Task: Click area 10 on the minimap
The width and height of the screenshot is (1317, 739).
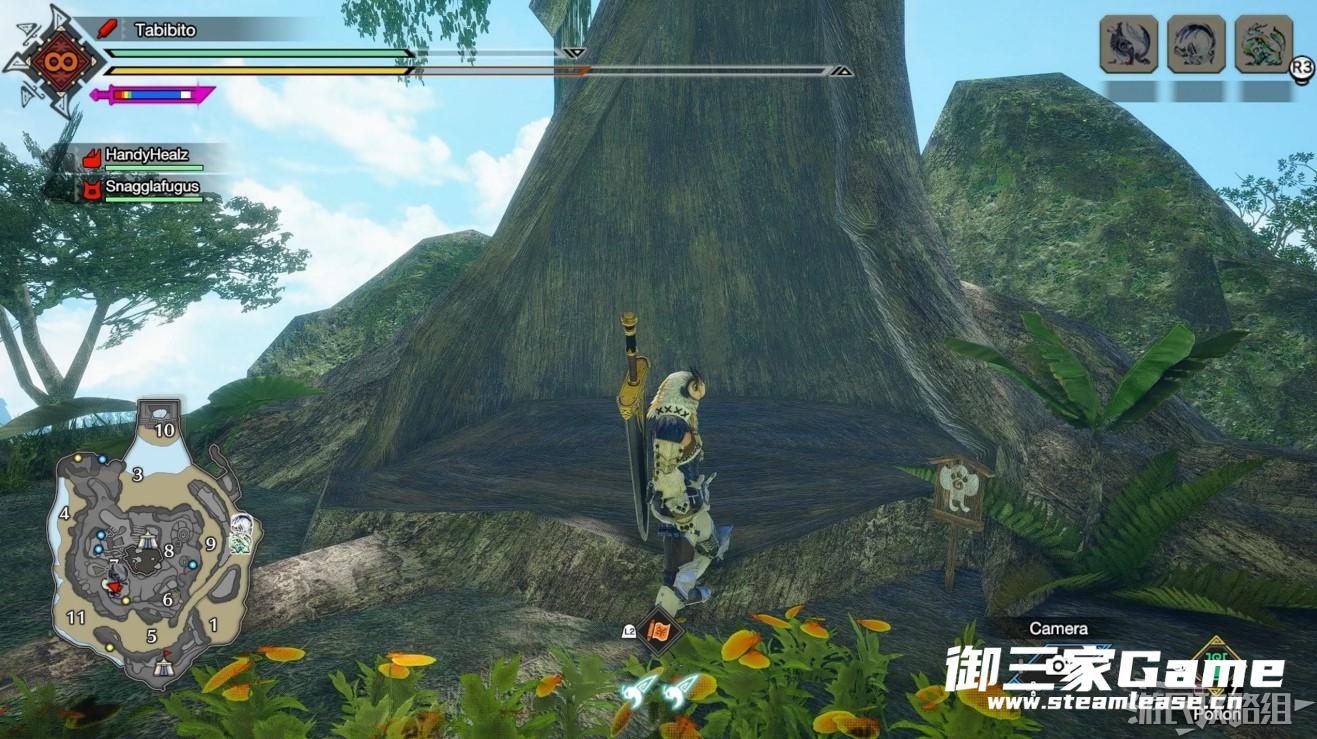Action: [x=164, y=430]
